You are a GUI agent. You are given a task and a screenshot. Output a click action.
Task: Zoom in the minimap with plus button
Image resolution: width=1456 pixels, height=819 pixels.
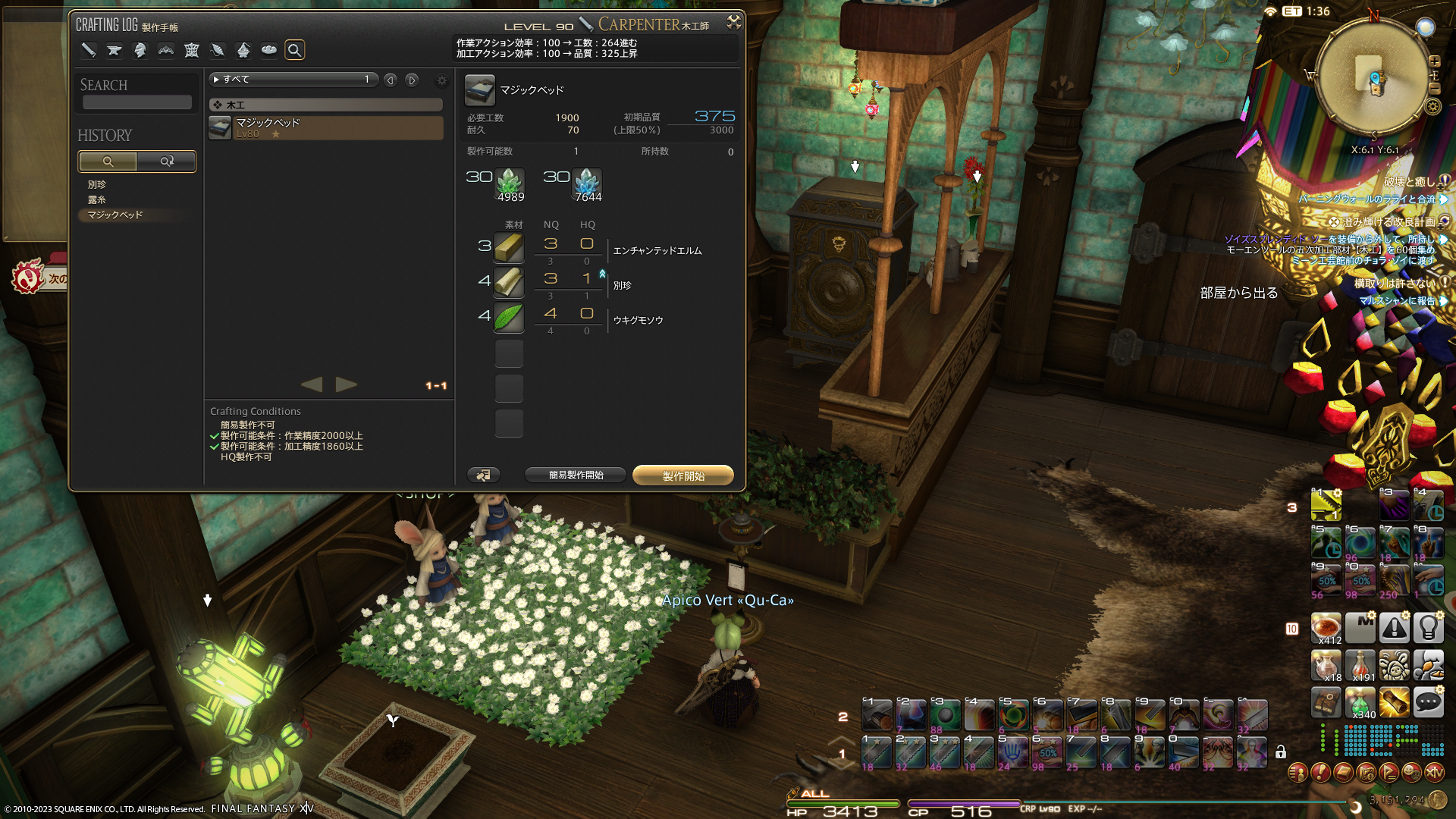[x=1434, y=61]
